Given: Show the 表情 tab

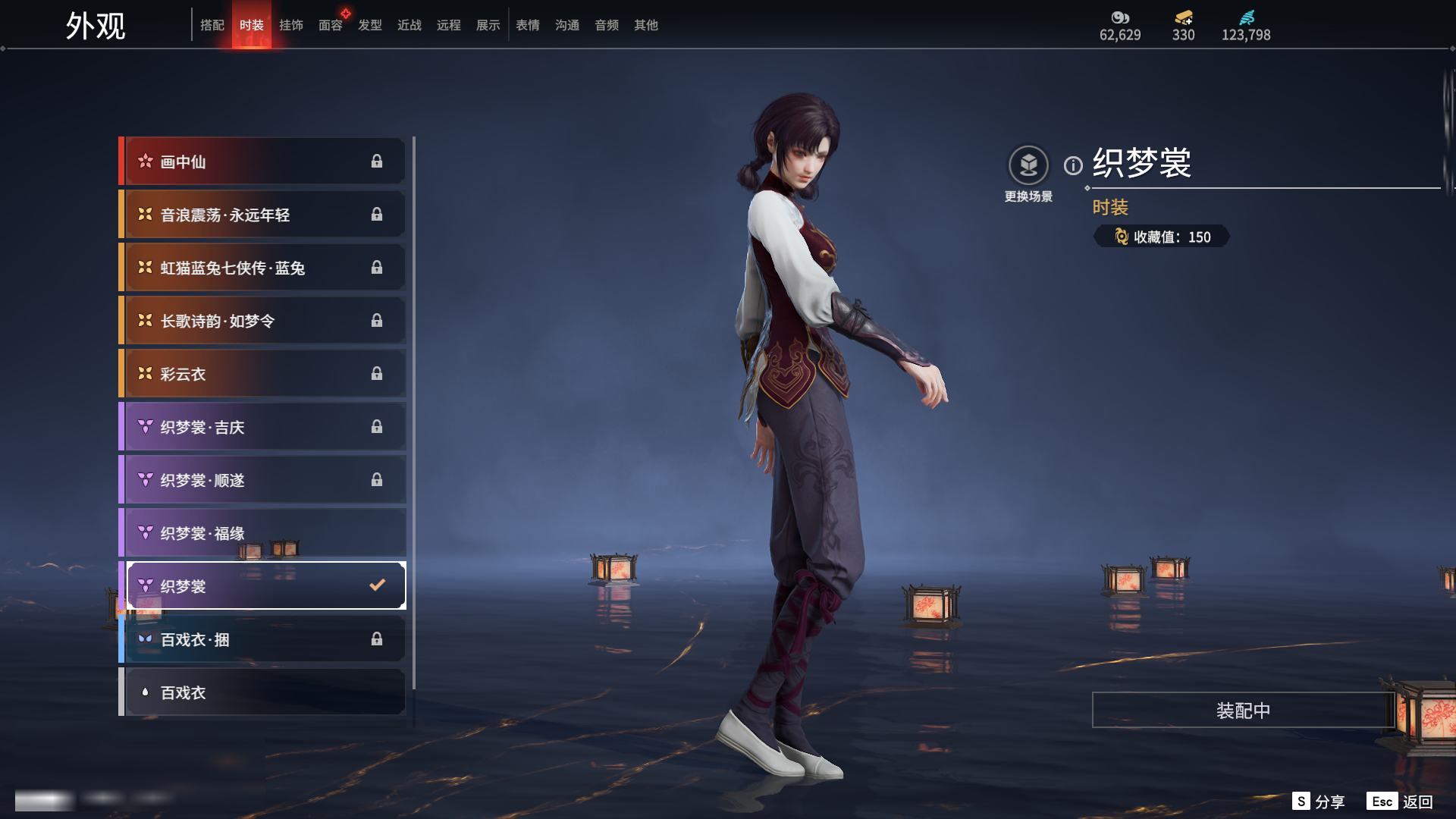Looking at the screenshot, I should (528, 25).
